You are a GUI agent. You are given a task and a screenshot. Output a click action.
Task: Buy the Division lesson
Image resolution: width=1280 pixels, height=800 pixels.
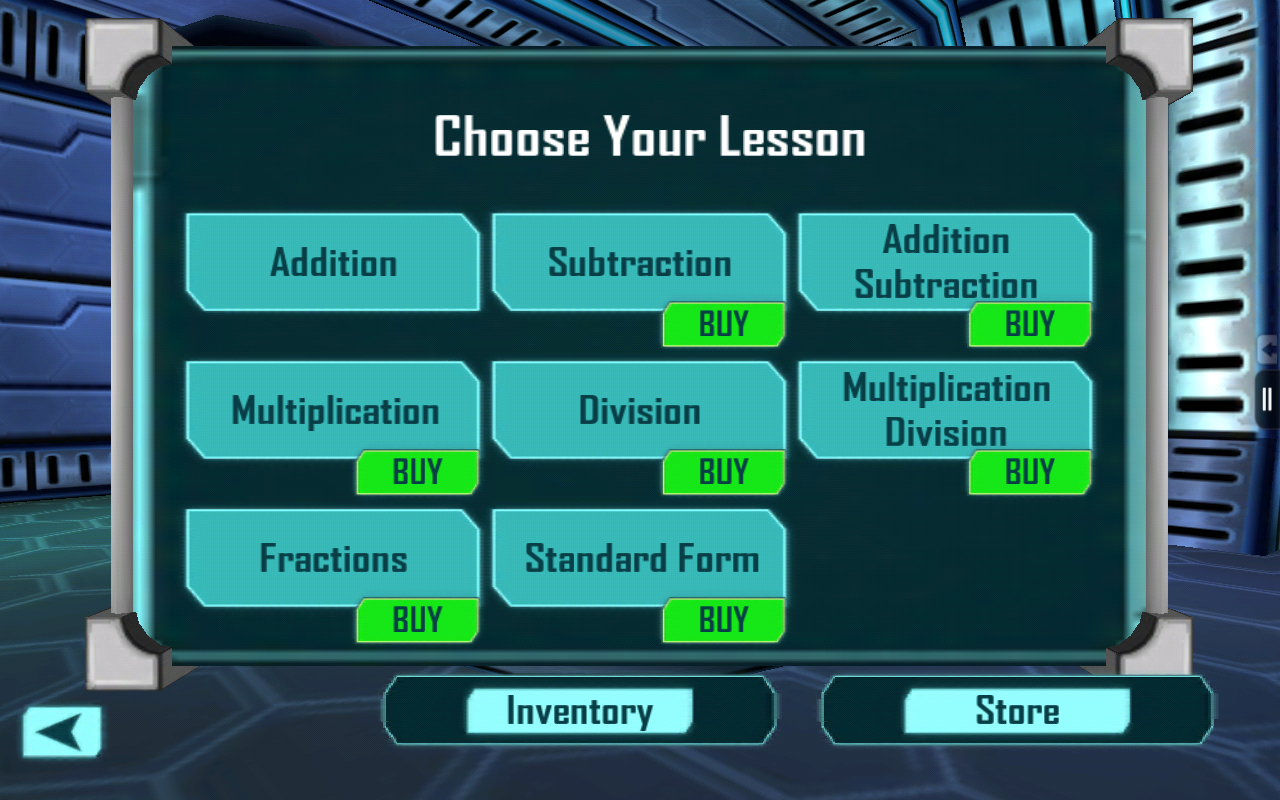[x=723, y=472]
